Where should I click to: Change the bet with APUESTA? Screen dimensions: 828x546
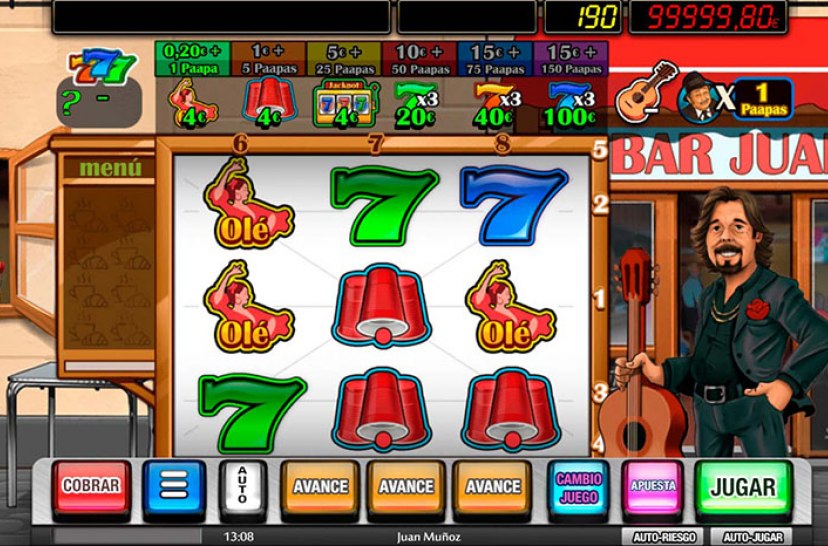[x=653, y=487]
